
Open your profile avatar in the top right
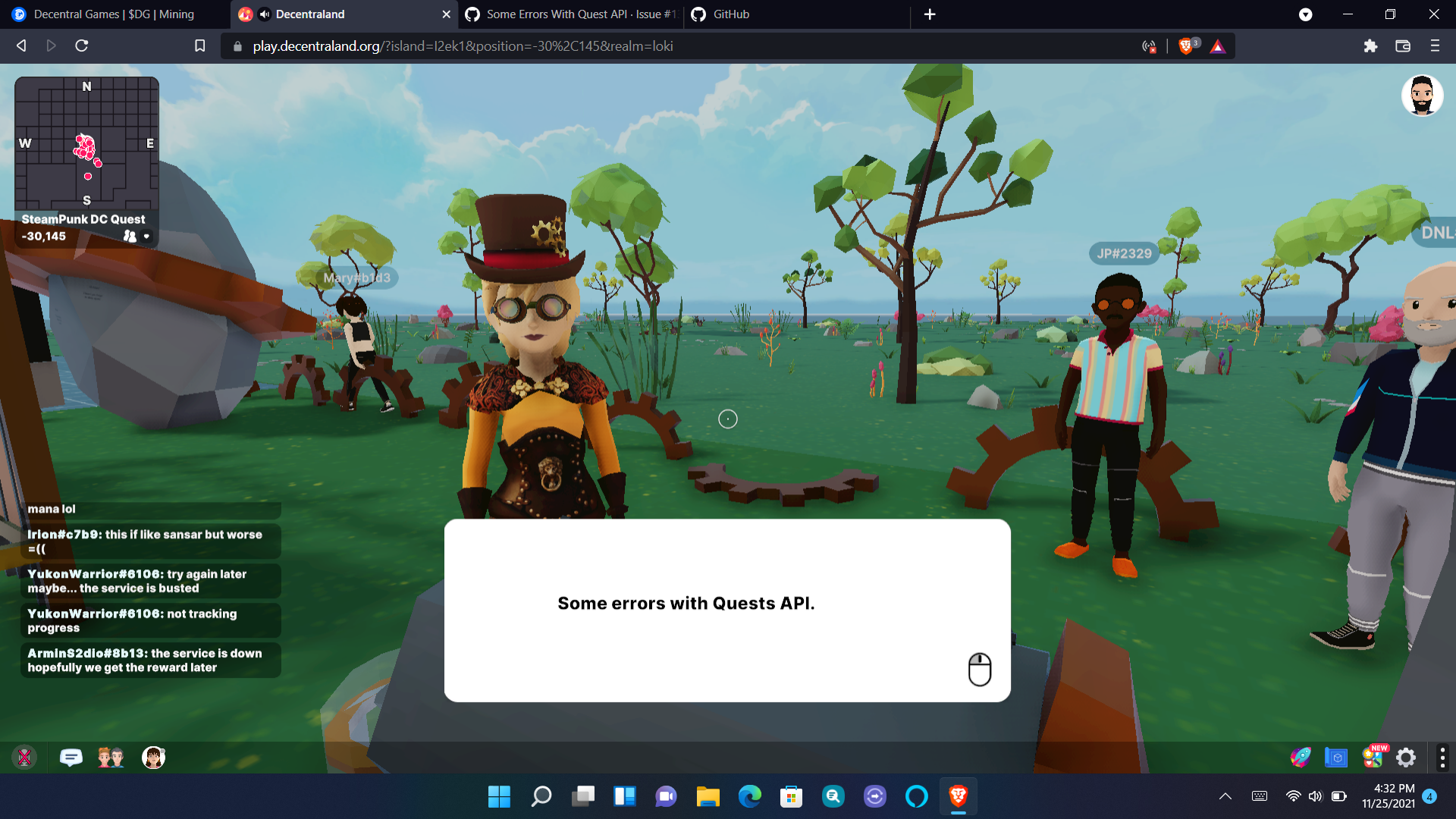1423,96
